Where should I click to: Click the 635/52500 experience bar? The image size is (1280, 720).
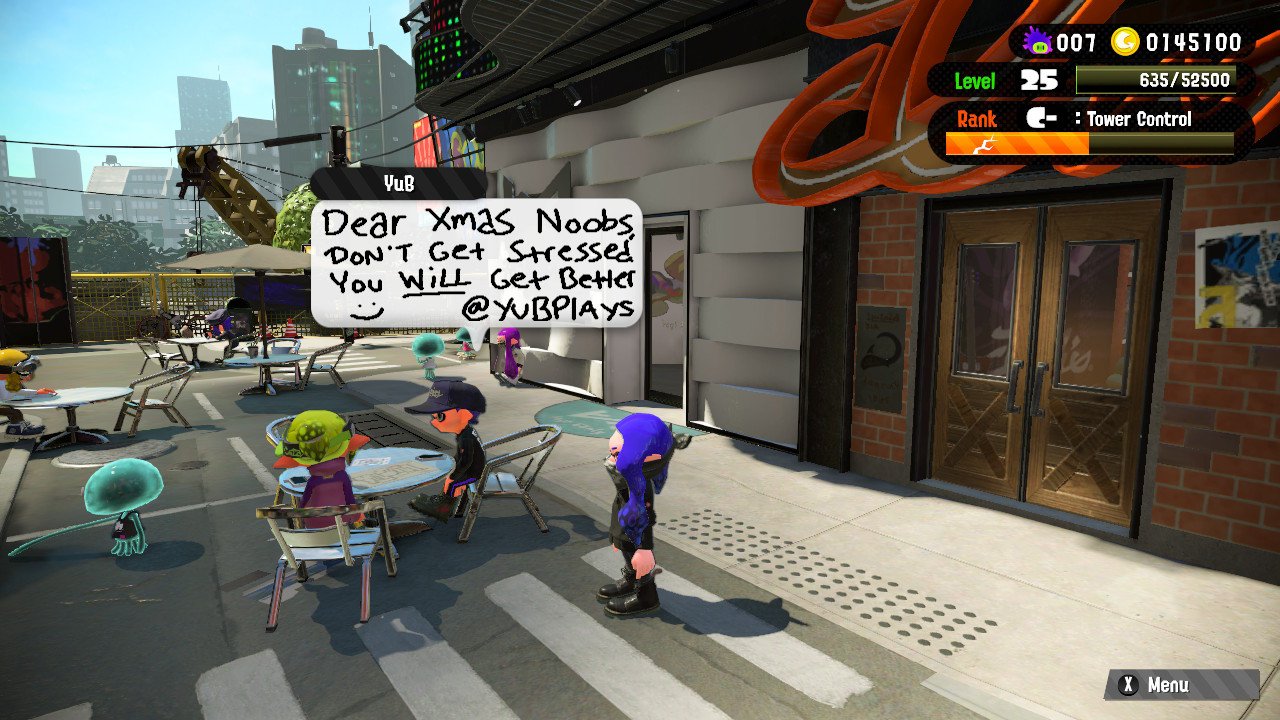(x=1155, y=80)
